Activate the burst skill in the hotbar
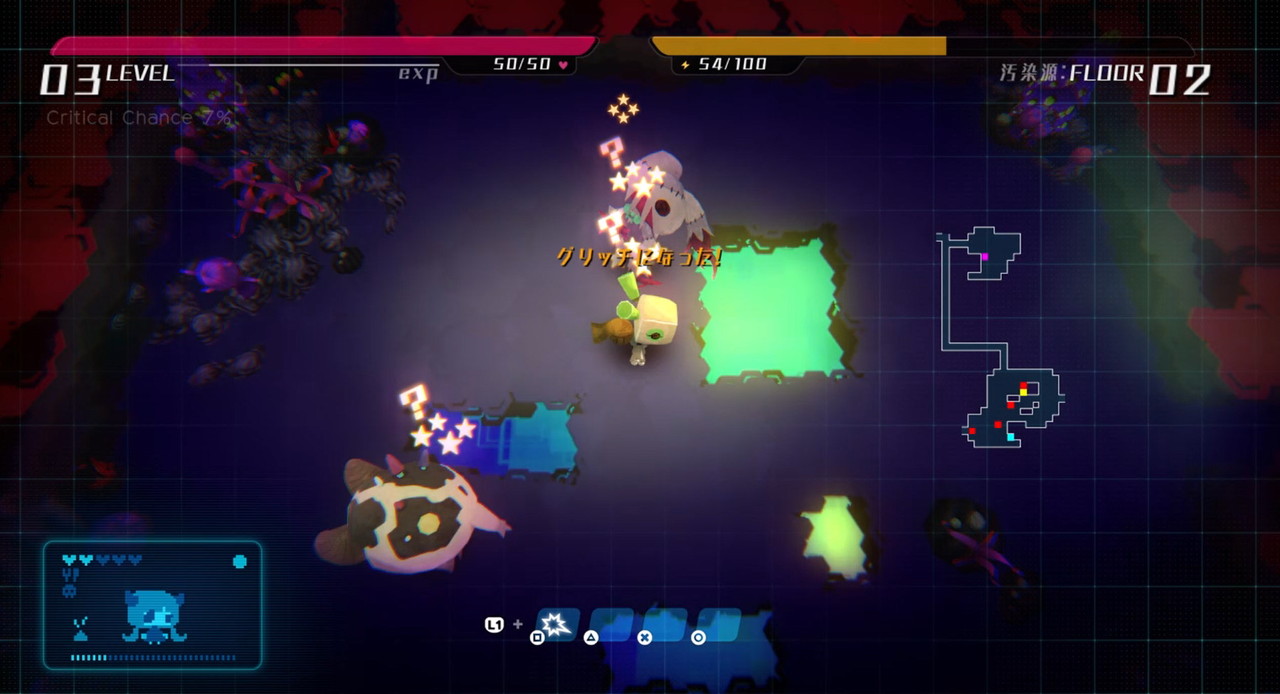 click(x=556, y=625)
